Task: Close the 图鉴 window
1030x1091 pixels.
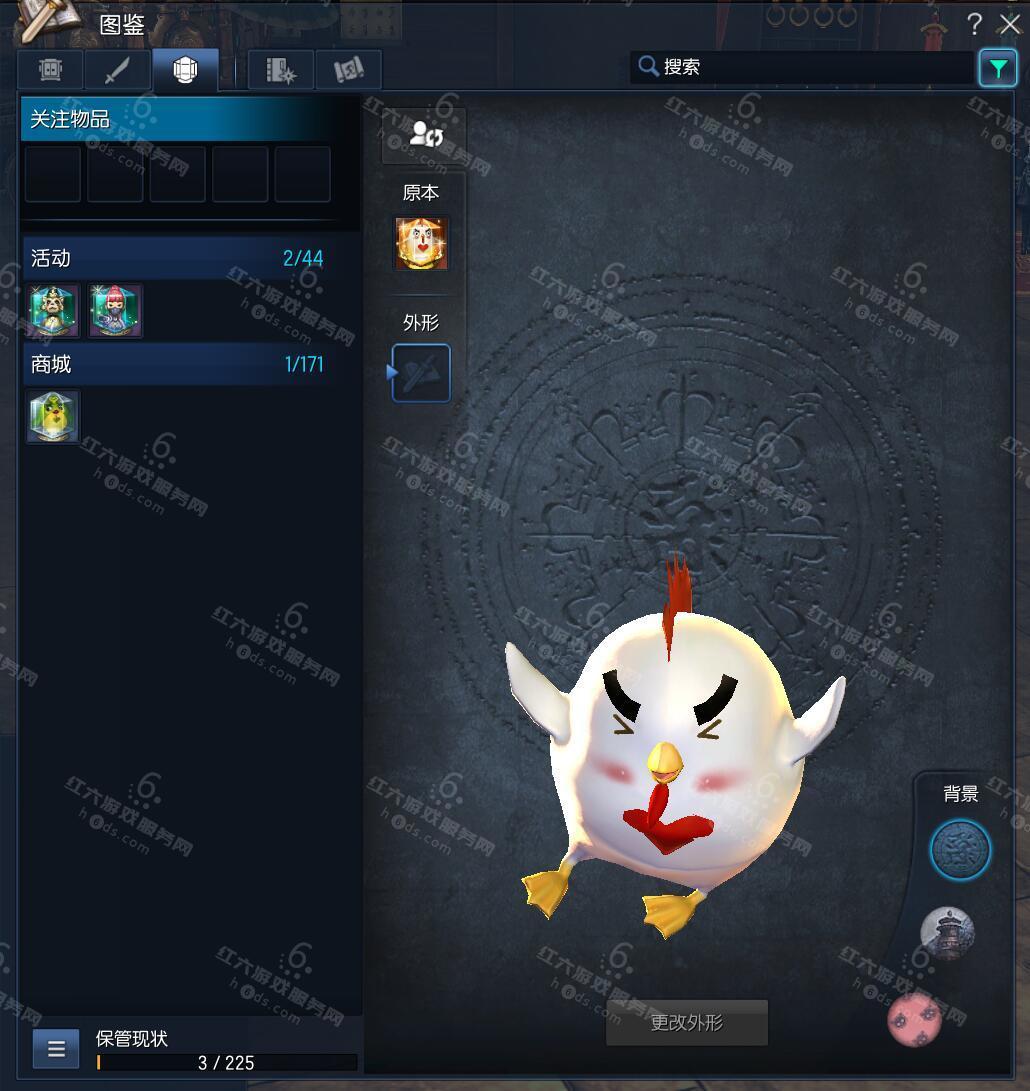Action: coord(1009,25)
